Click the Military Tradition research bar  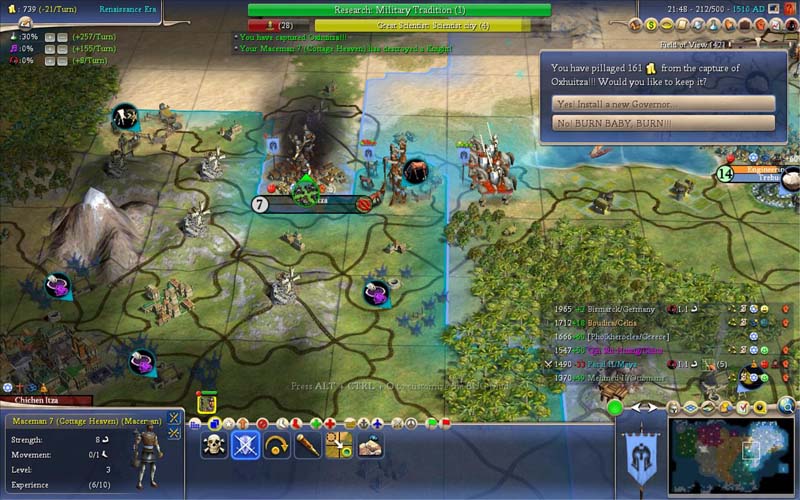coord(399,10)
